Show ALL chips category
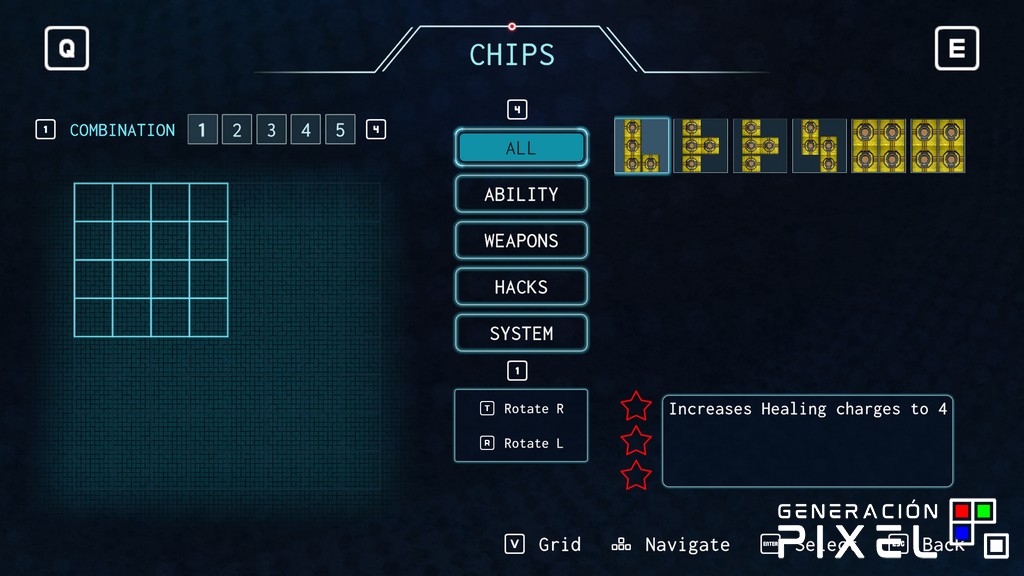Screen dimensions: 1024x576 [x=521, y=148]
